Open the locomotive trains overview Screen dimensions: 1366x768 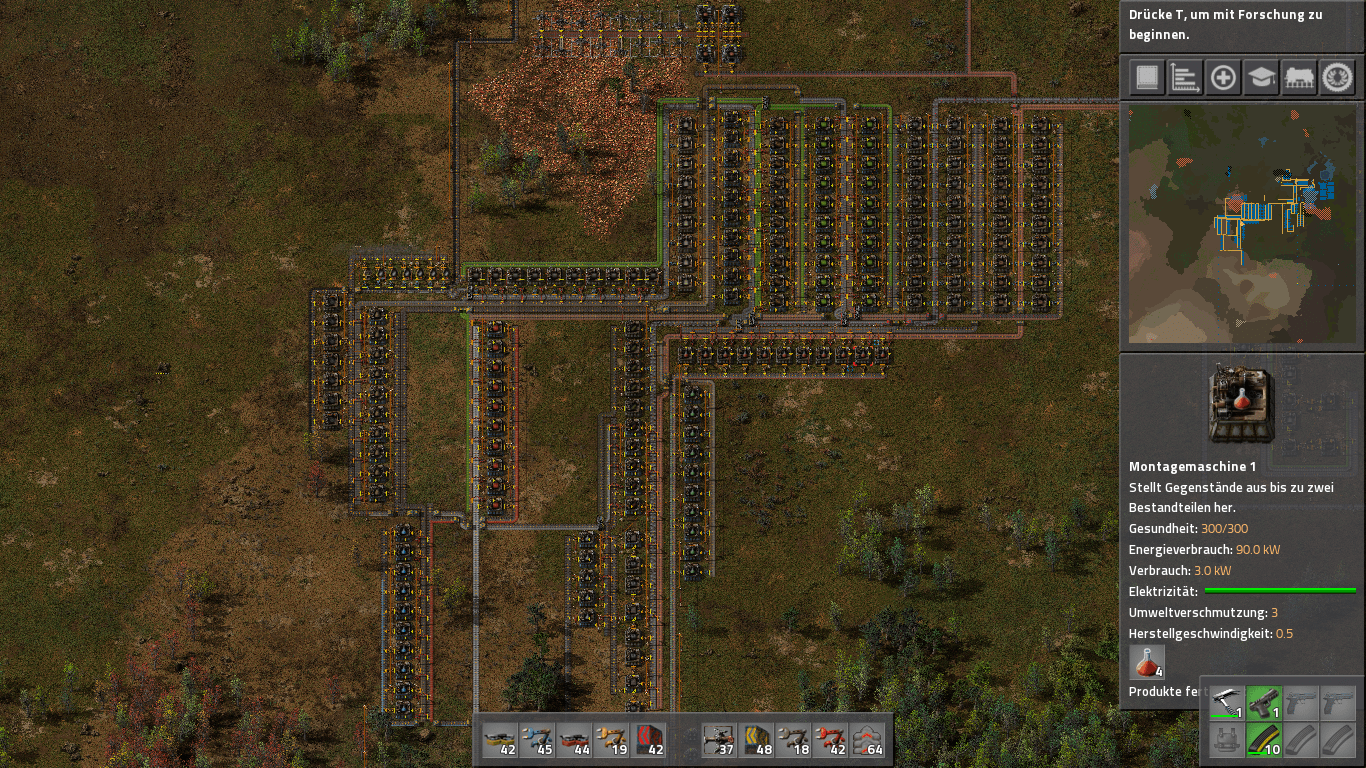pos(1299,78)
